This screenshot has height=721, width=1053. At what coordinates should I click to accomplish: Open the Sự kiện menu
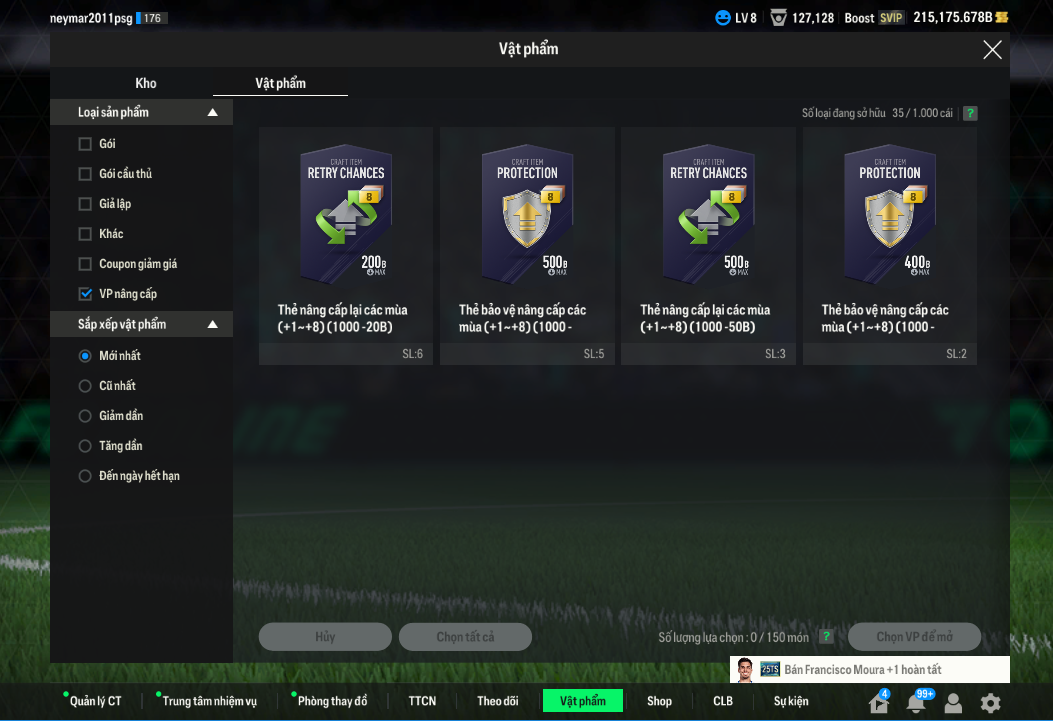(x=790, y=701)
